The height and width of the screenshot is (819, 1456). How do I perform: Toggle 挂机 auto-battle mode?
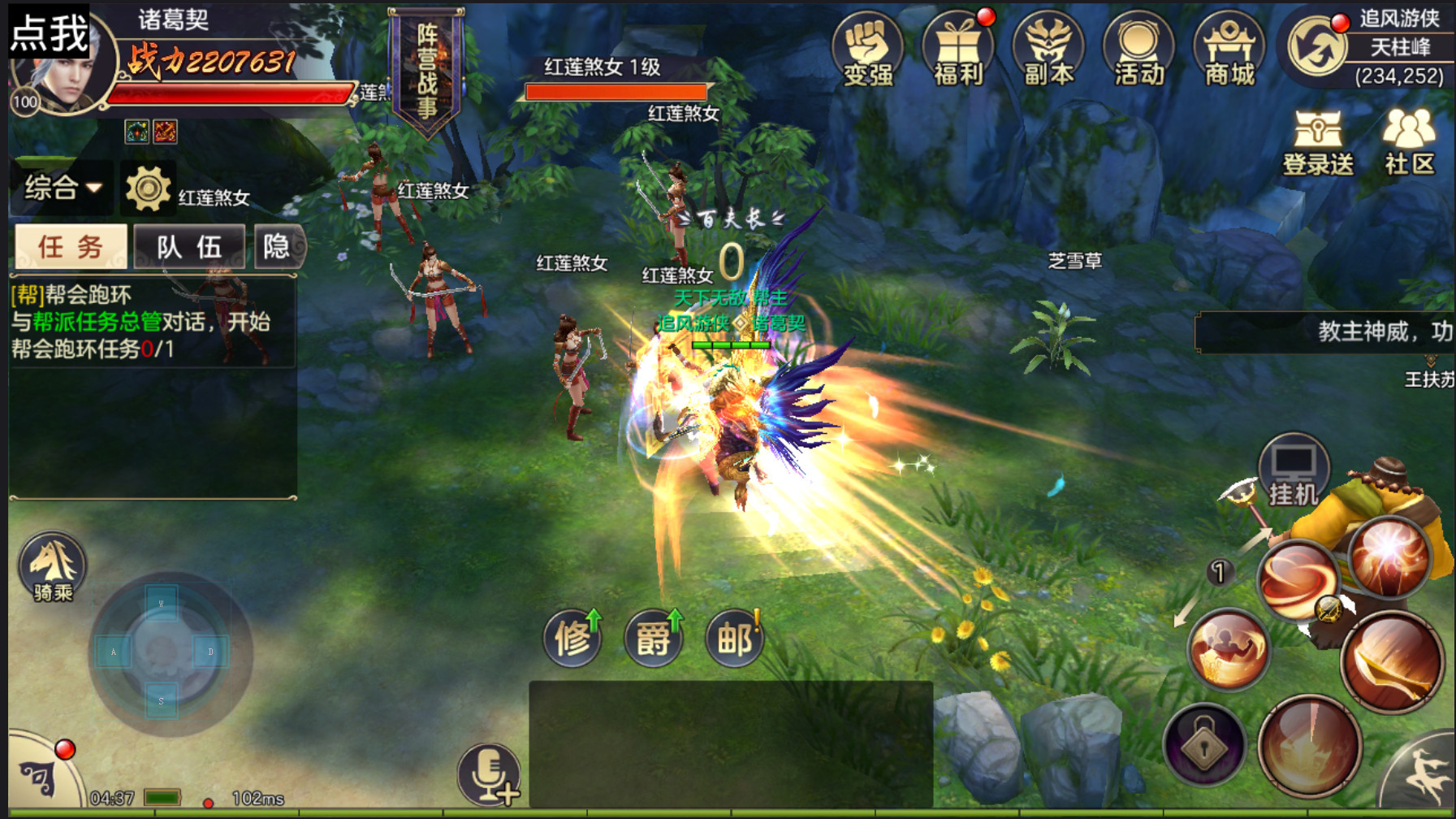tap(1293, 471)
